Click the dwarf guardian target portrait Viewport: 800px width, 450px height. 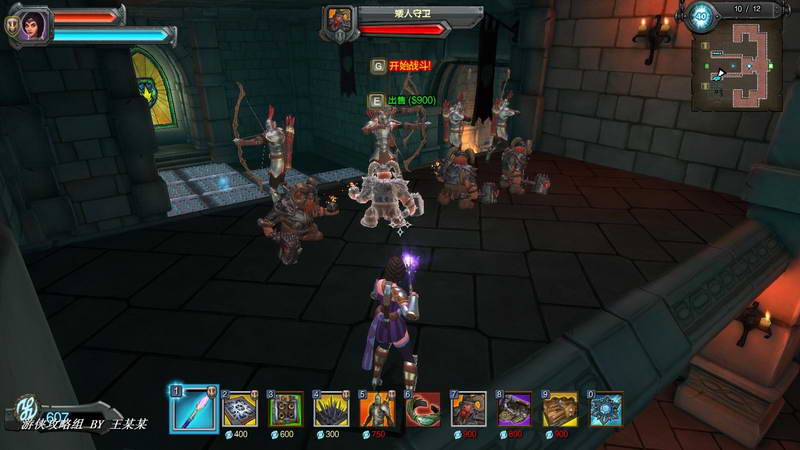point(340,20)
